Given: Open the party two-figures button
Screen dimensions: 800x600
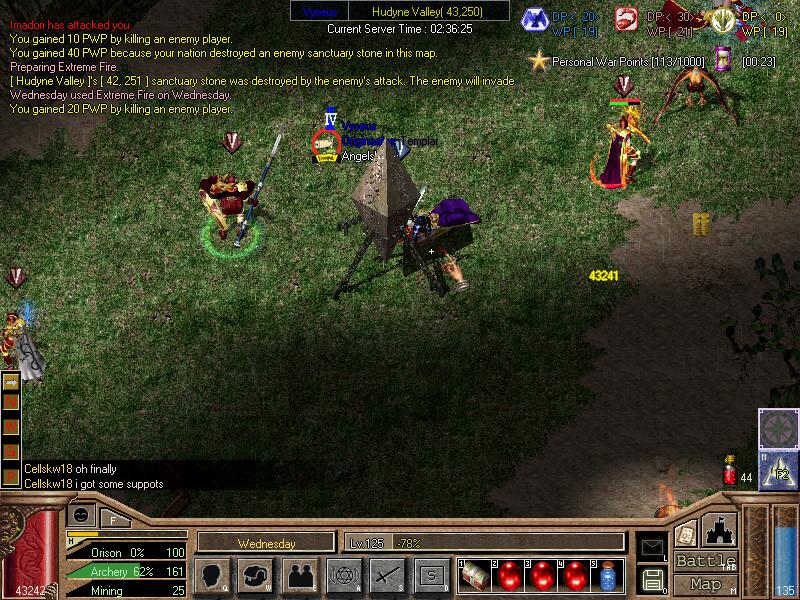Looking at the screenshot, I should [x=299, y=575].
